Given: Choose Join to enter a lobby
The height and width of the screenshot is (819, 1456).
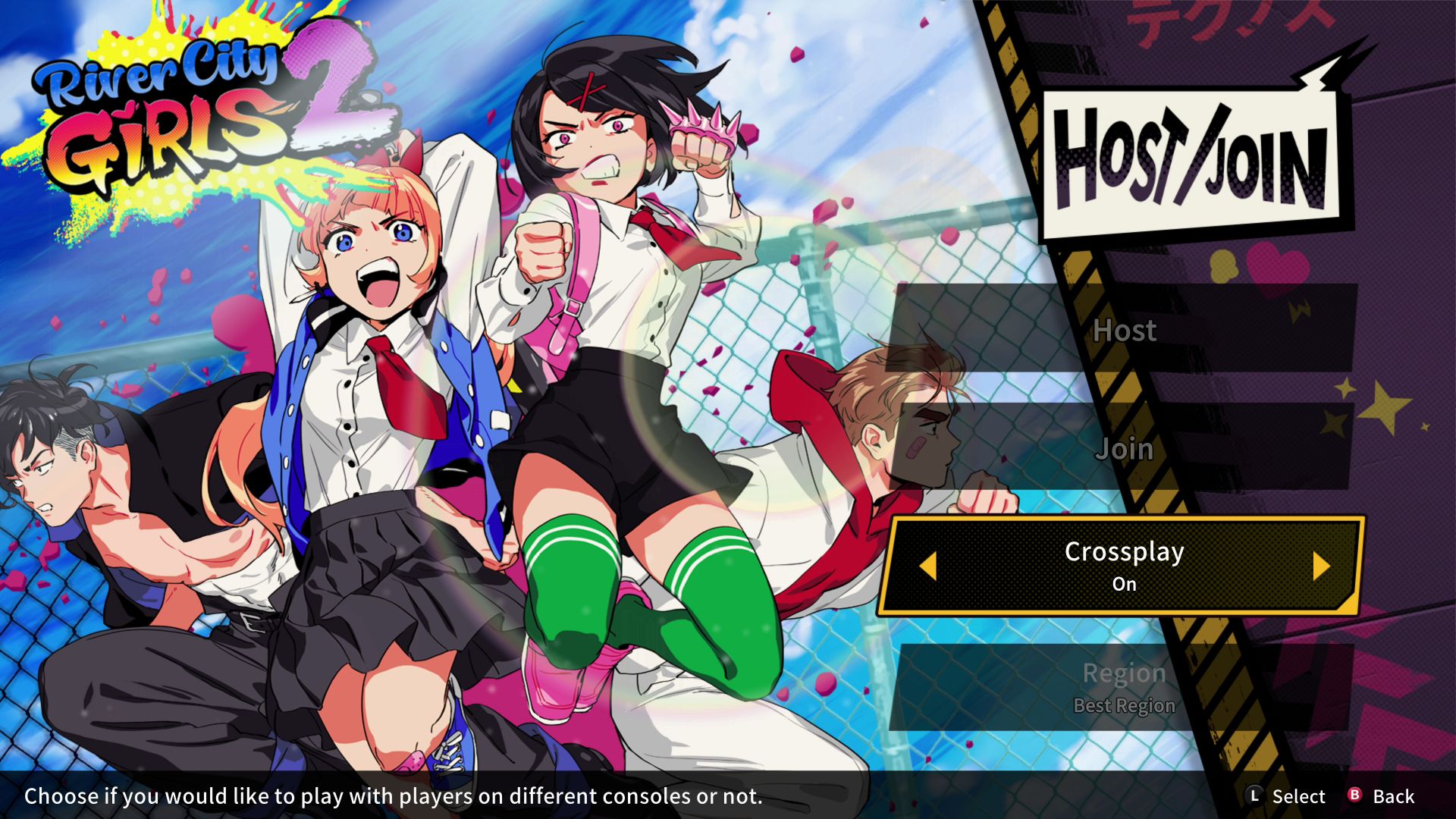Looking at the screenshot, I should pyautogui.click(x=1125, y=449).
